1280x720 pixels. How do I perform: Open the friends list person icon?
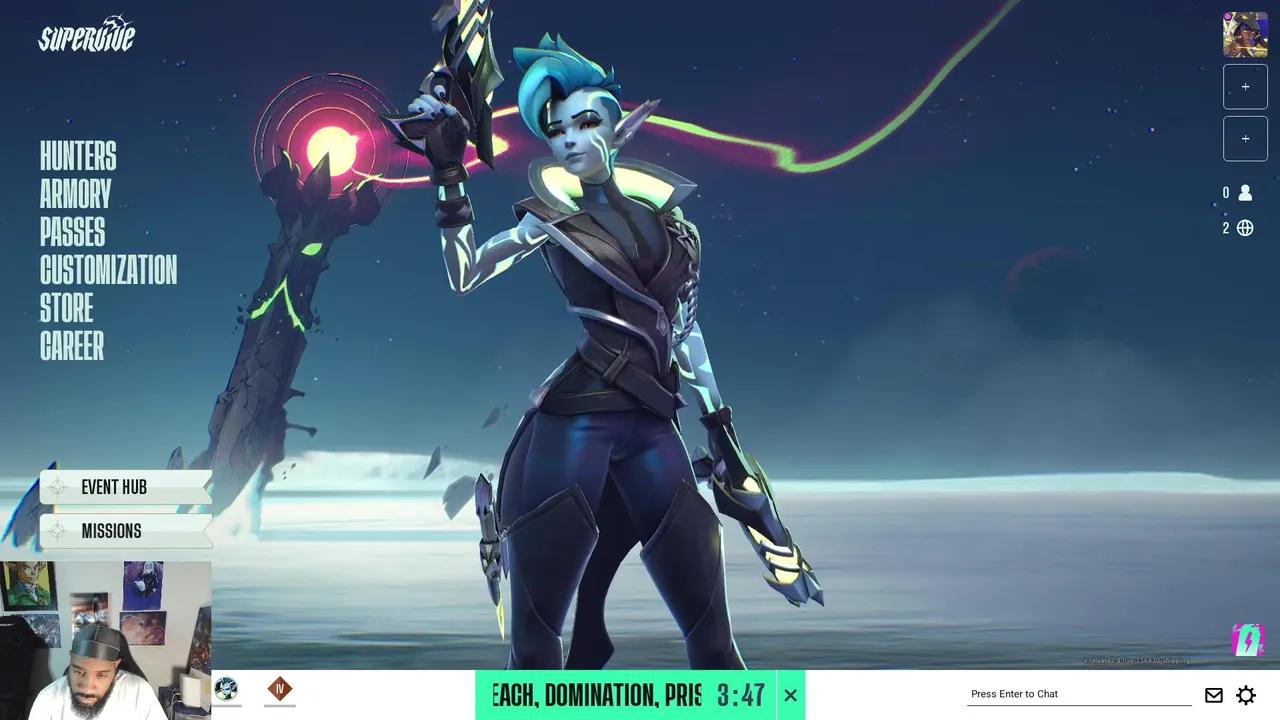tap(1245, 193)
